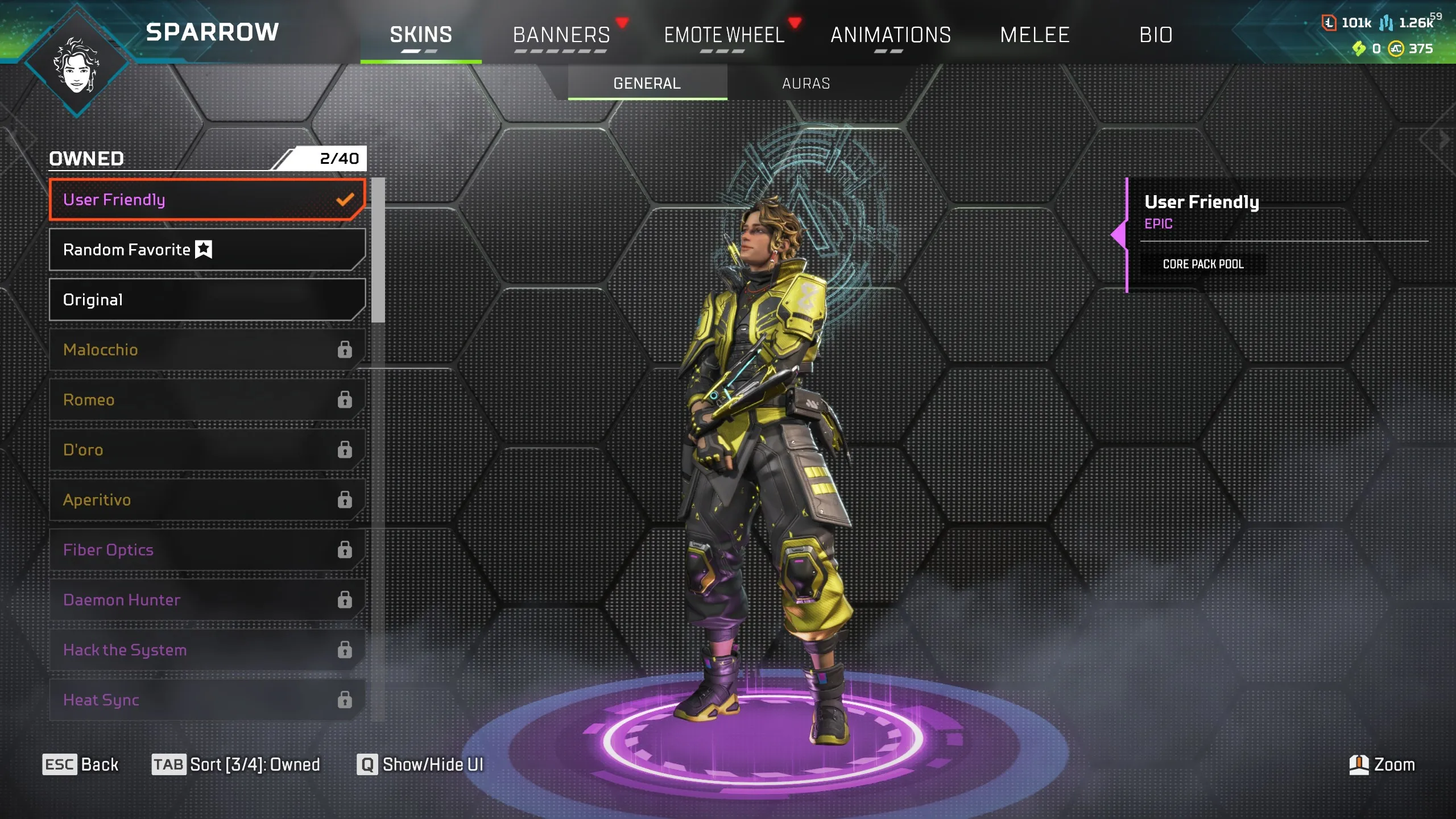Click the lock icon on Fiber Optics skin
This screenshot has height=819, width=1456.
click(345, 549)
